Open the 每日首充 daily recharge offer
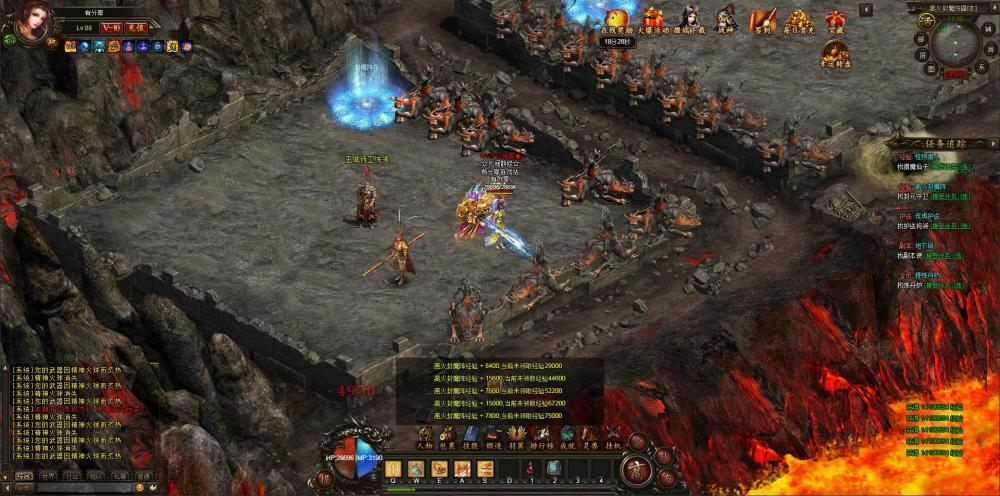 click(798, 21)
